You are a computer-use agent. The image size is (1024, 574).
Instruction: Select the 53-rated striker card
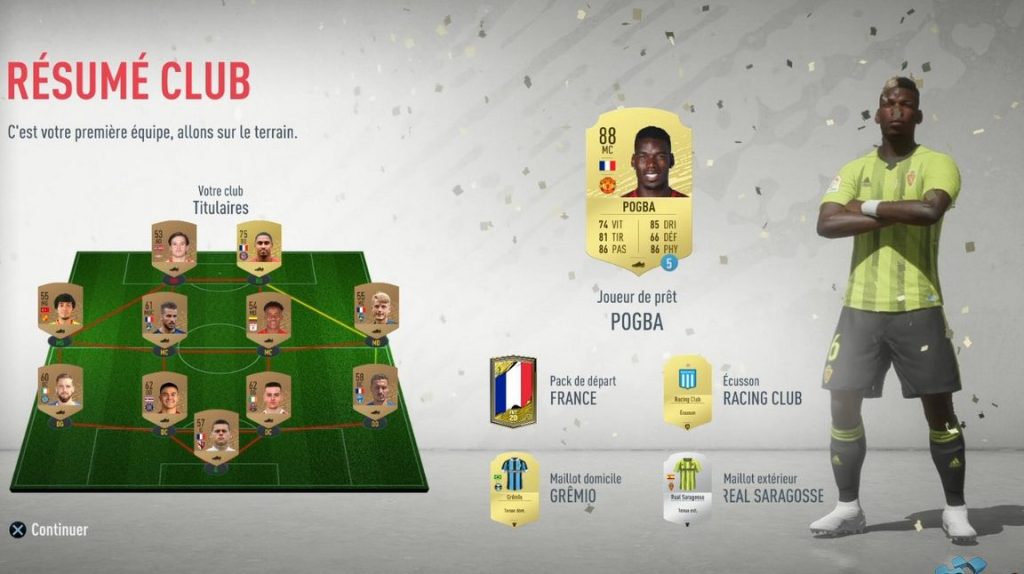(174, 245)
